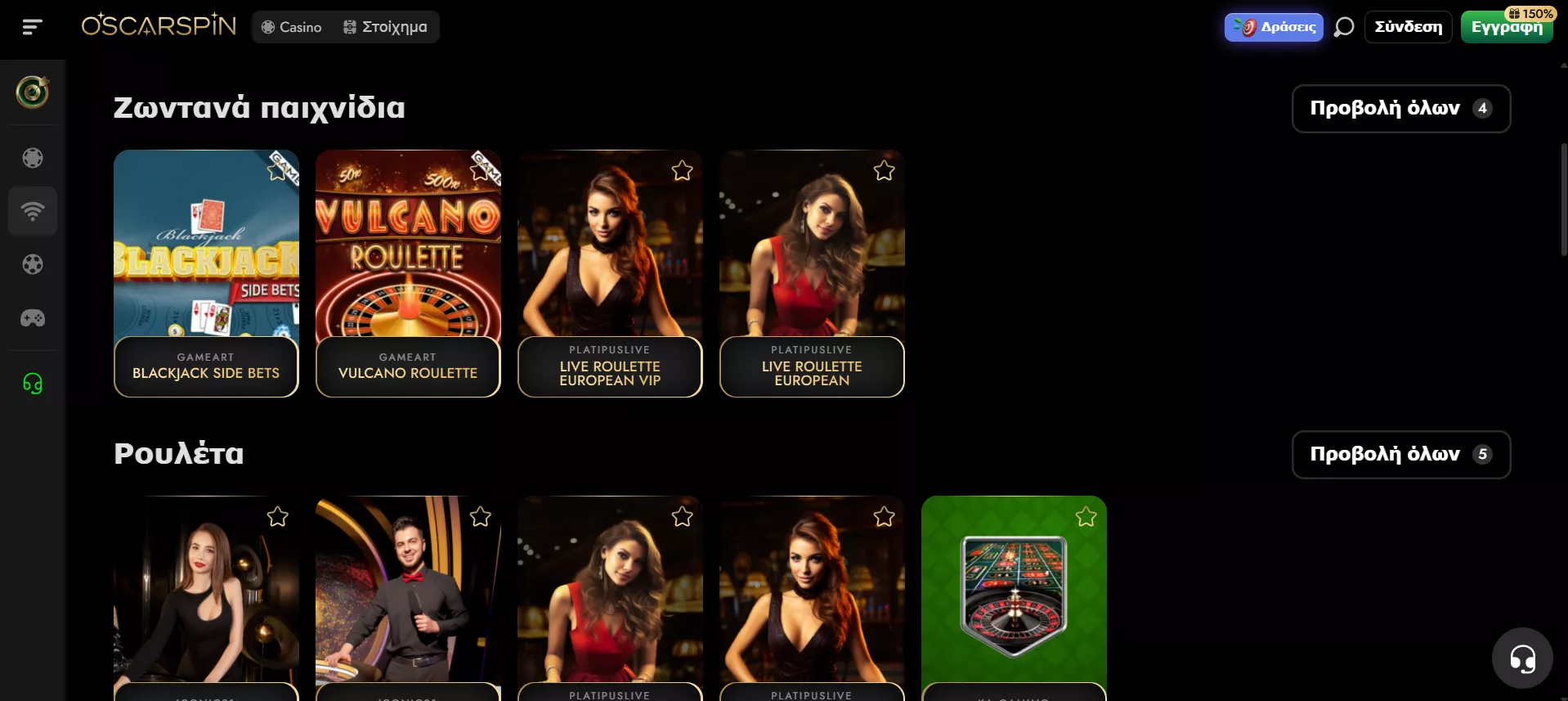Switch to the Στοίχημα betting tab

coord(385,27)
